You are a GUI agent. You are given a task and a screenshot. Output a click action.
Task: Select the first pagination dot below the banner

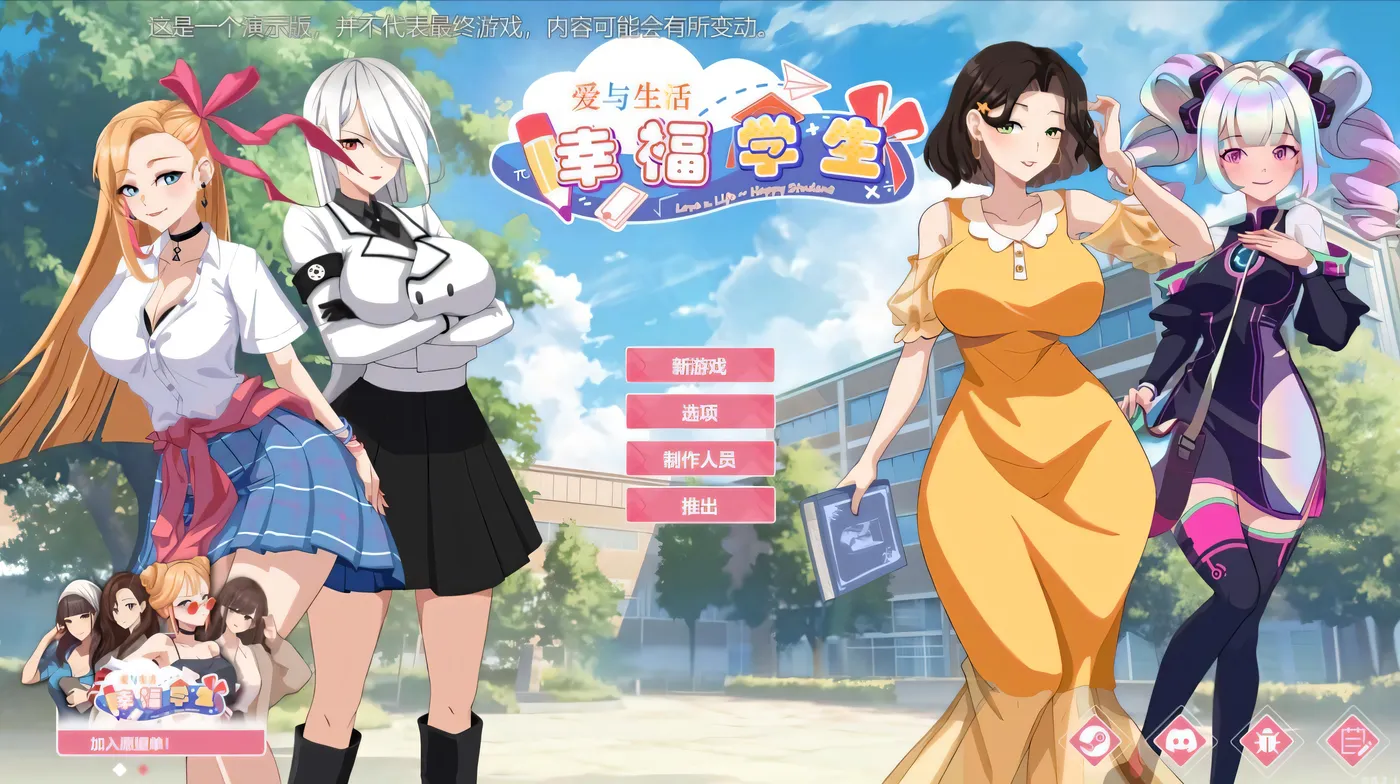coord(120,768)
